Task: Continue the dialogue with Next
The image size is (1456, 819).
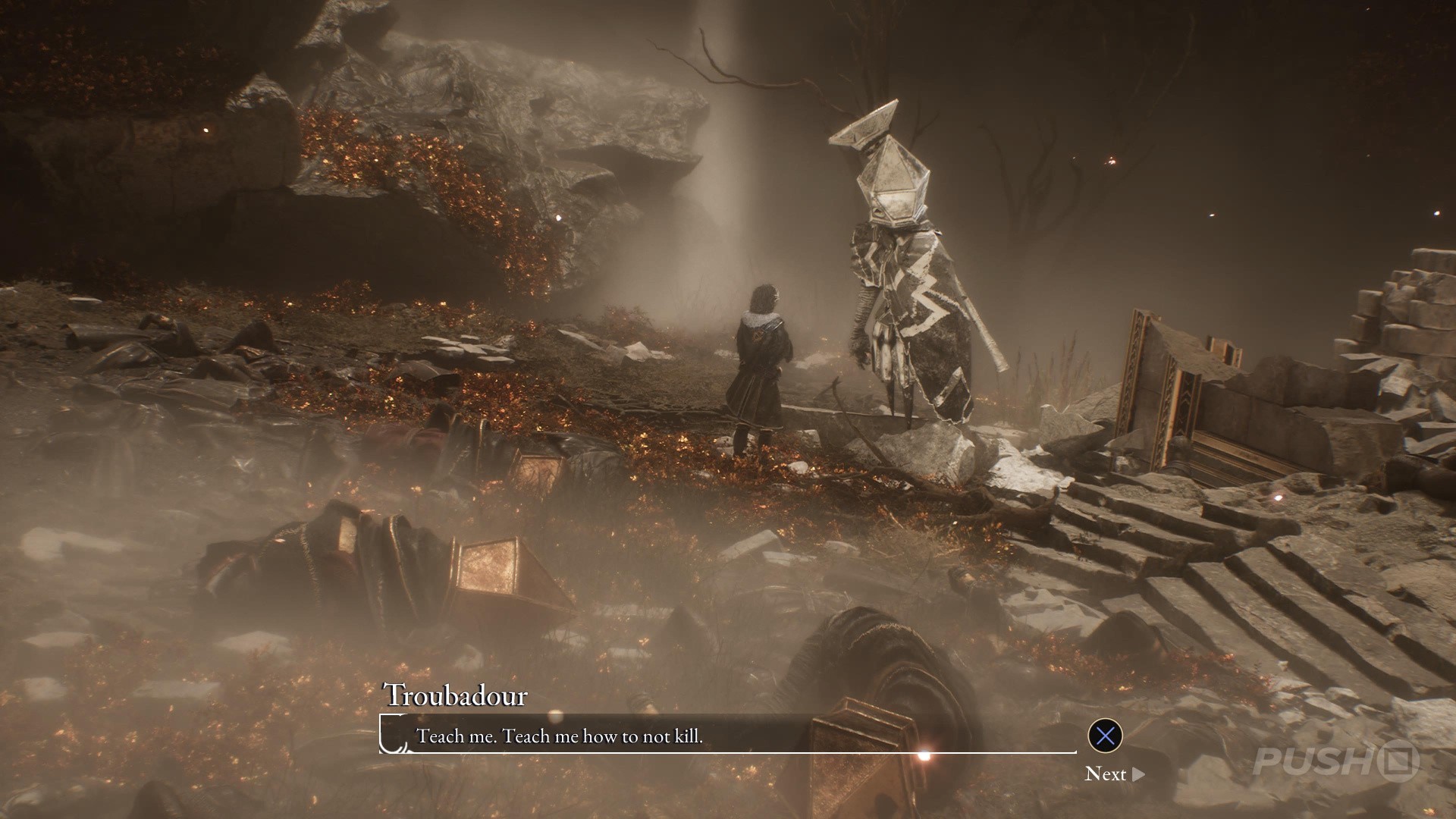Action: click(1114, 773)
